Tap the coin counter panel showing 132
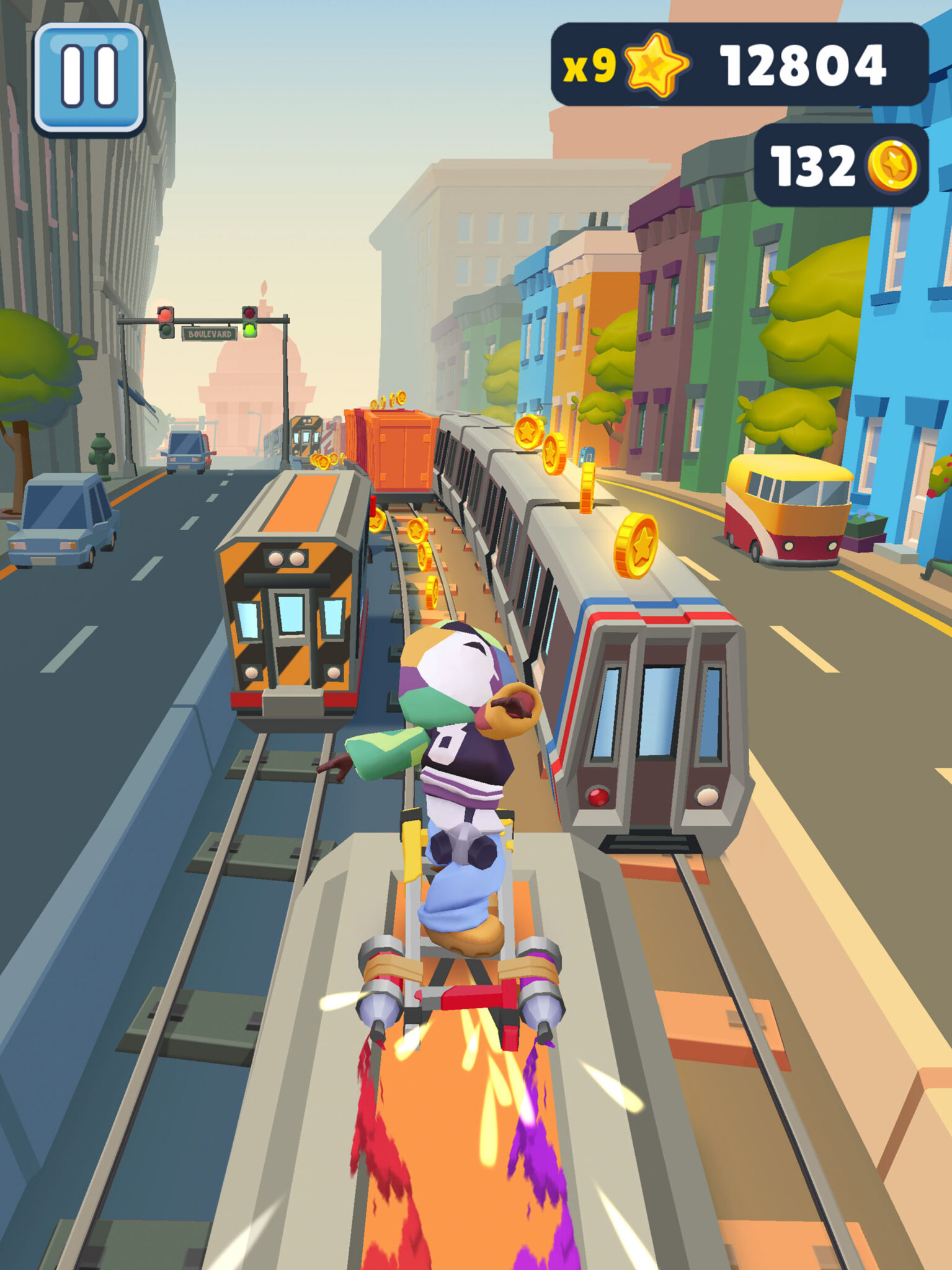 (x=812, y=164)
